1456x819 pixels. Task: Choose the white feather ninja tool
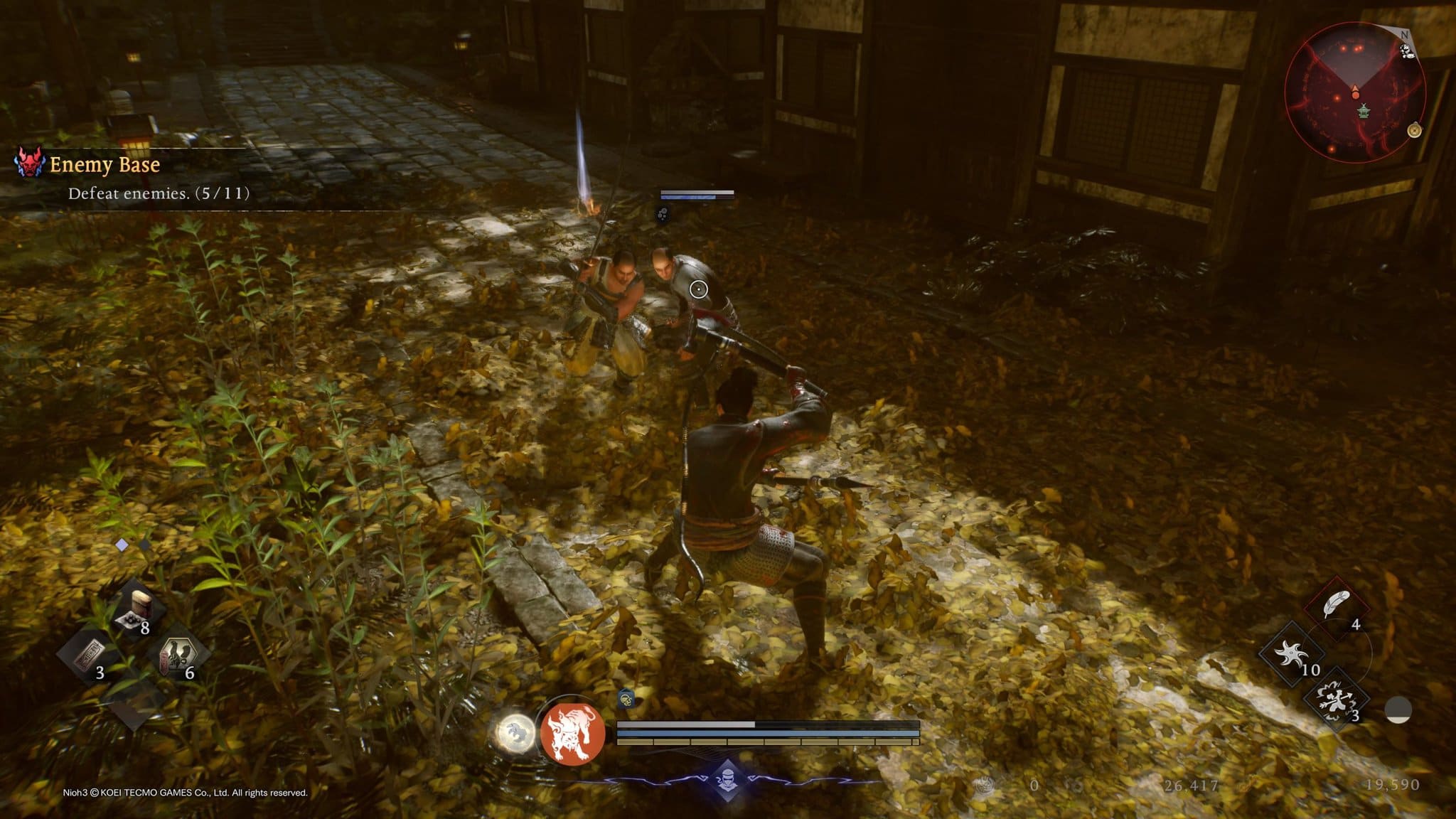1337,606
